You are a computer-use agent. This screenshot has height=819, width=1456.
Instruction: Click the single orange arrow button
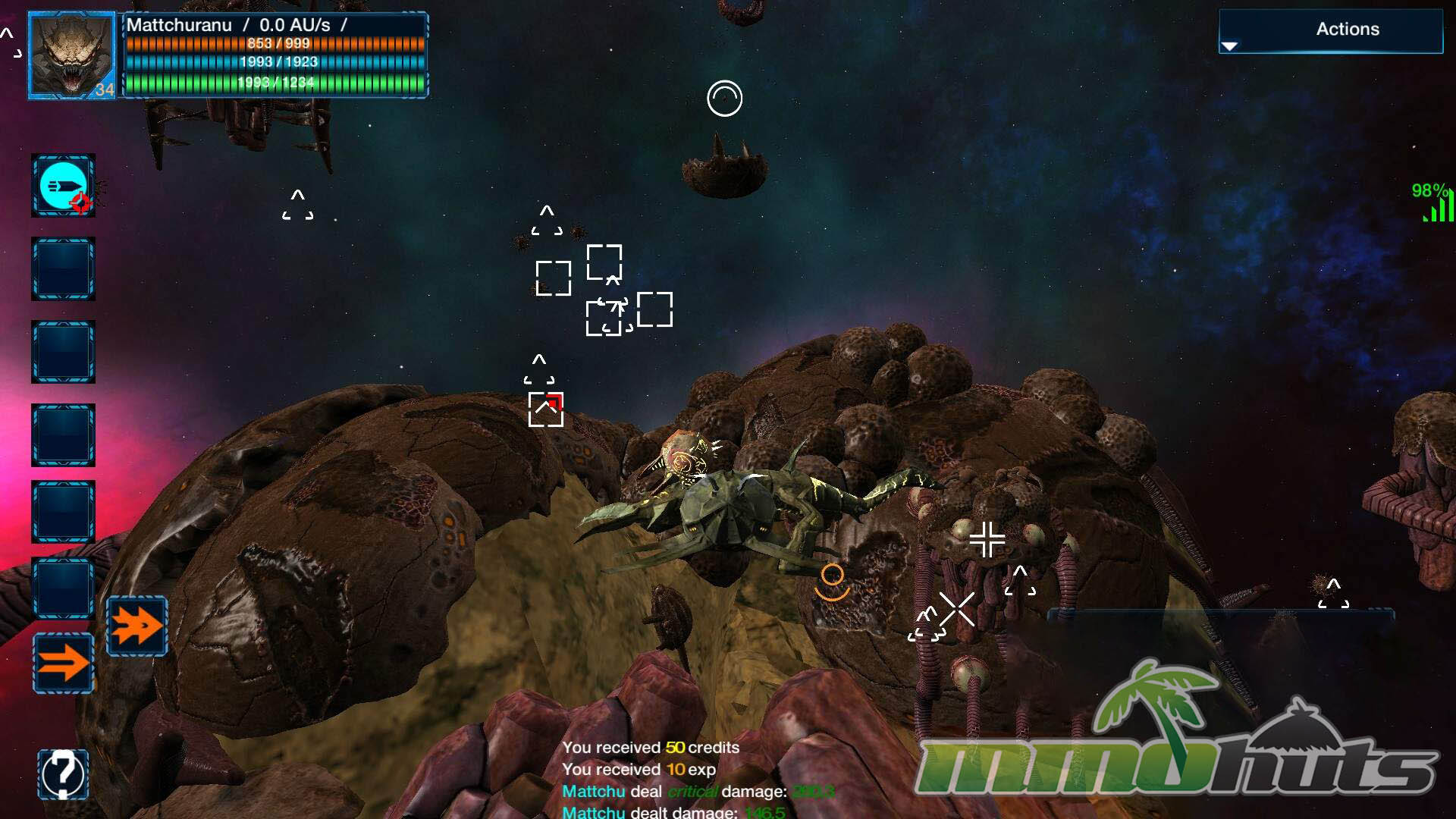(x=63, y=663)
